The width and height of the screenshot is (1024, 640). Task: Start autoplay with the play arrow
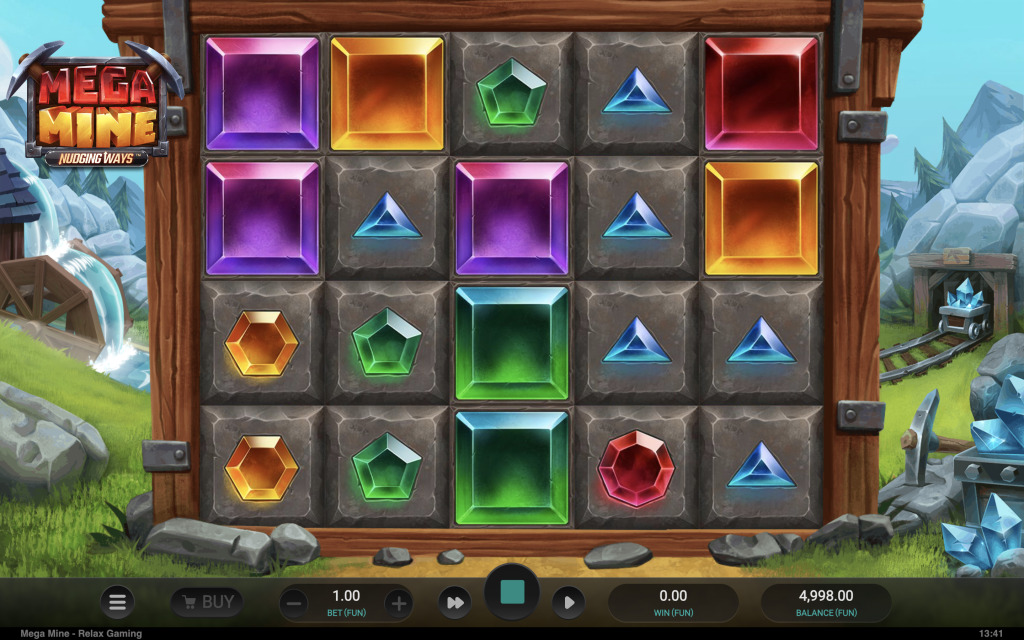coord(568,602)
